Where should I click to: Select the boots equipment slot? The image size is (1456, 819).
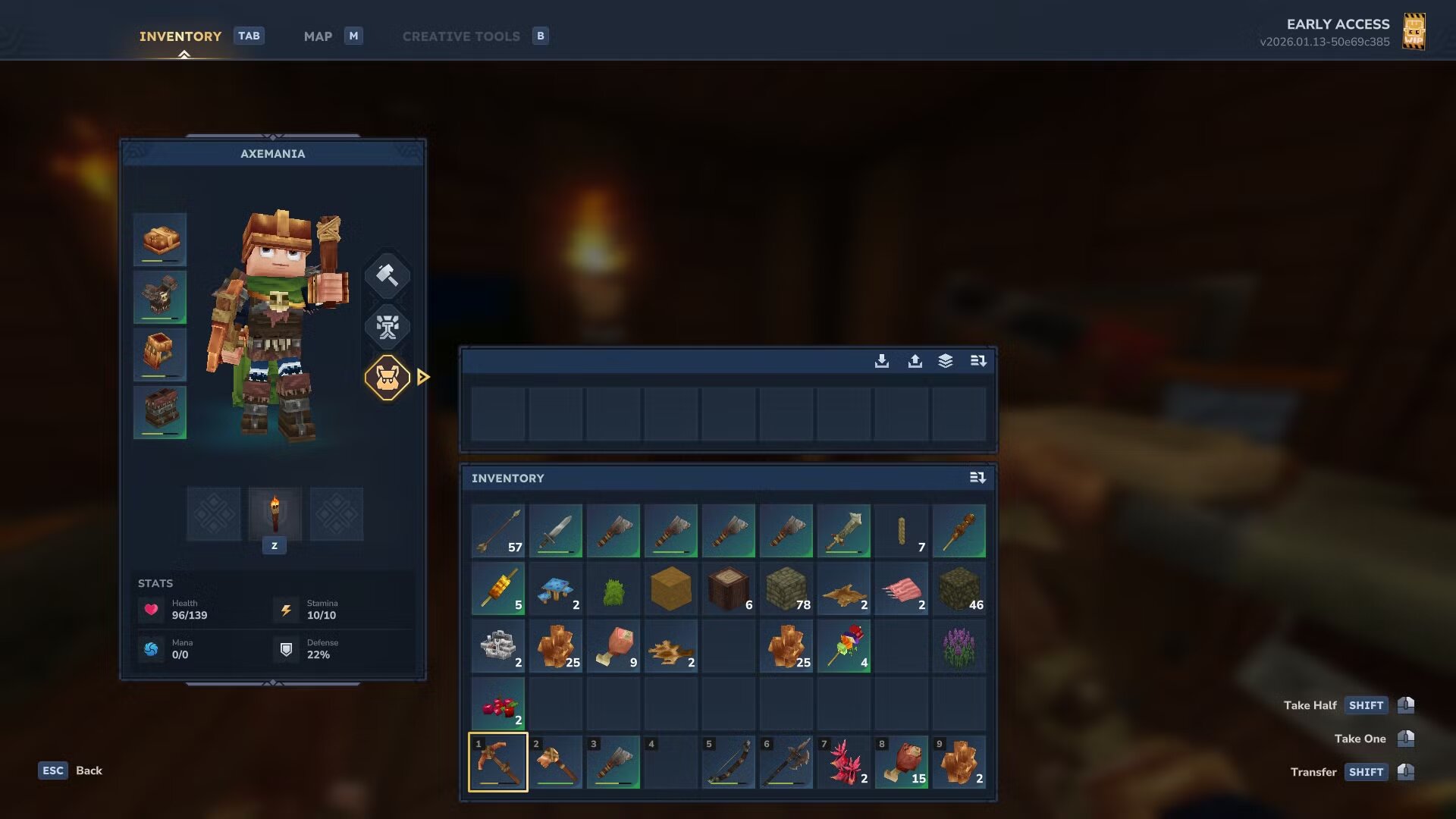pyautogui.click(x=159, y=412)
